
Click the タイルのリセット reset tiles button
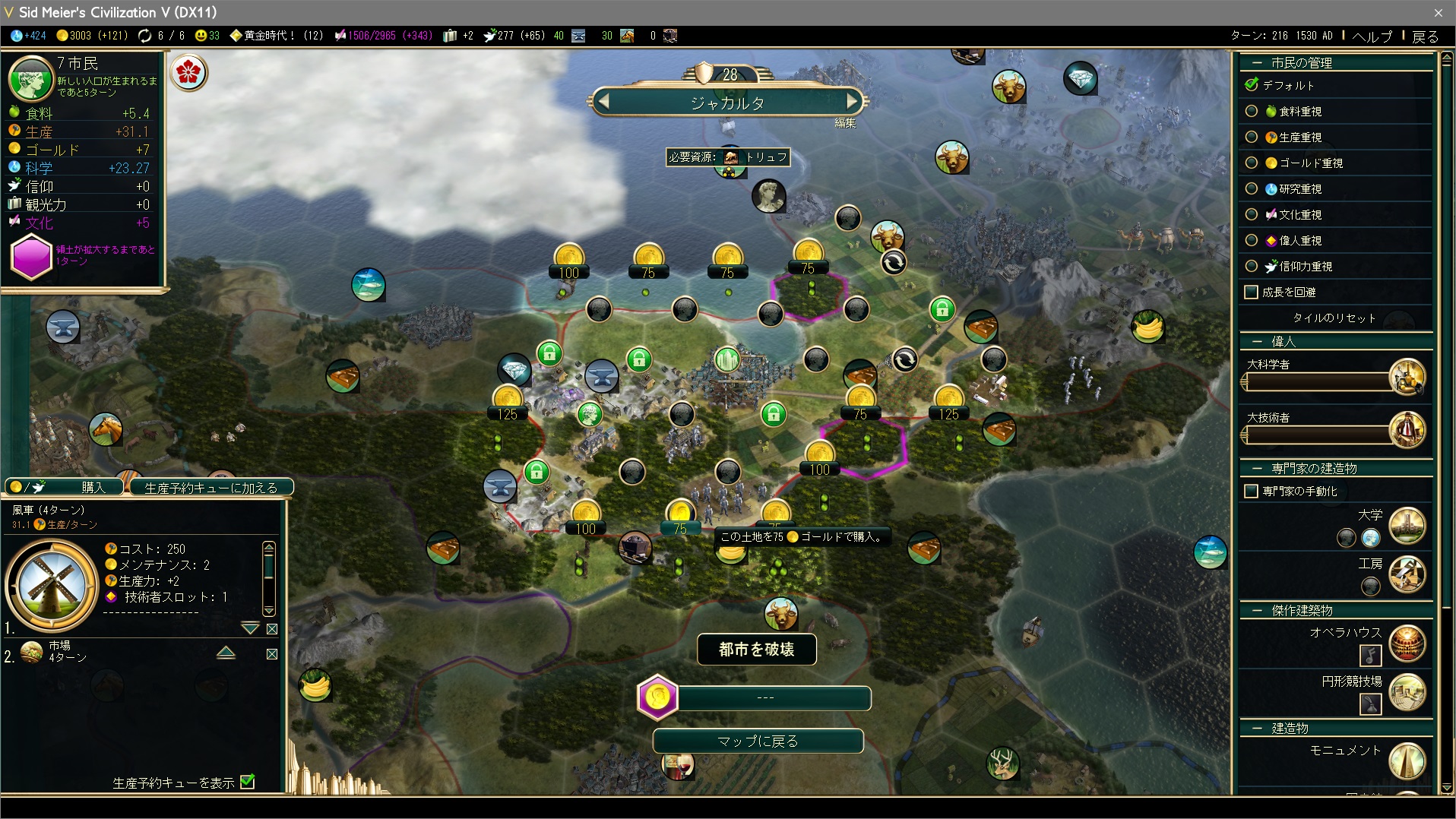click(1334, 318)
